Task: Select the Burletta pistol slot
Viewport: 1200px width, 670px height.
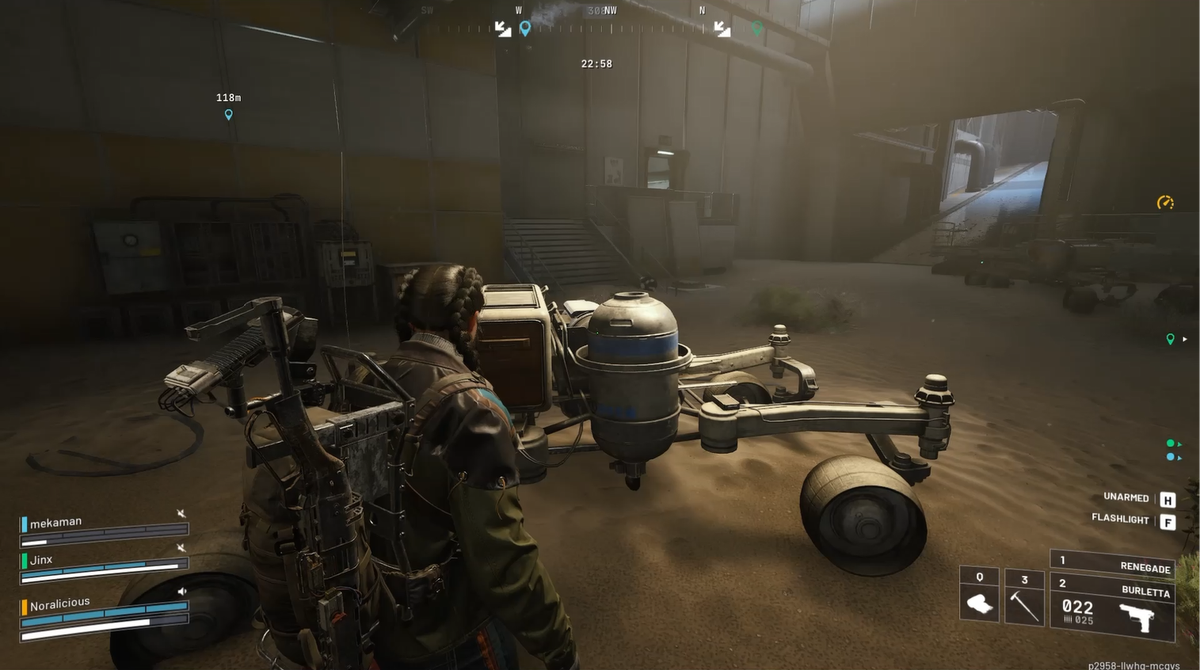Action: click(x=1112, y=606)
